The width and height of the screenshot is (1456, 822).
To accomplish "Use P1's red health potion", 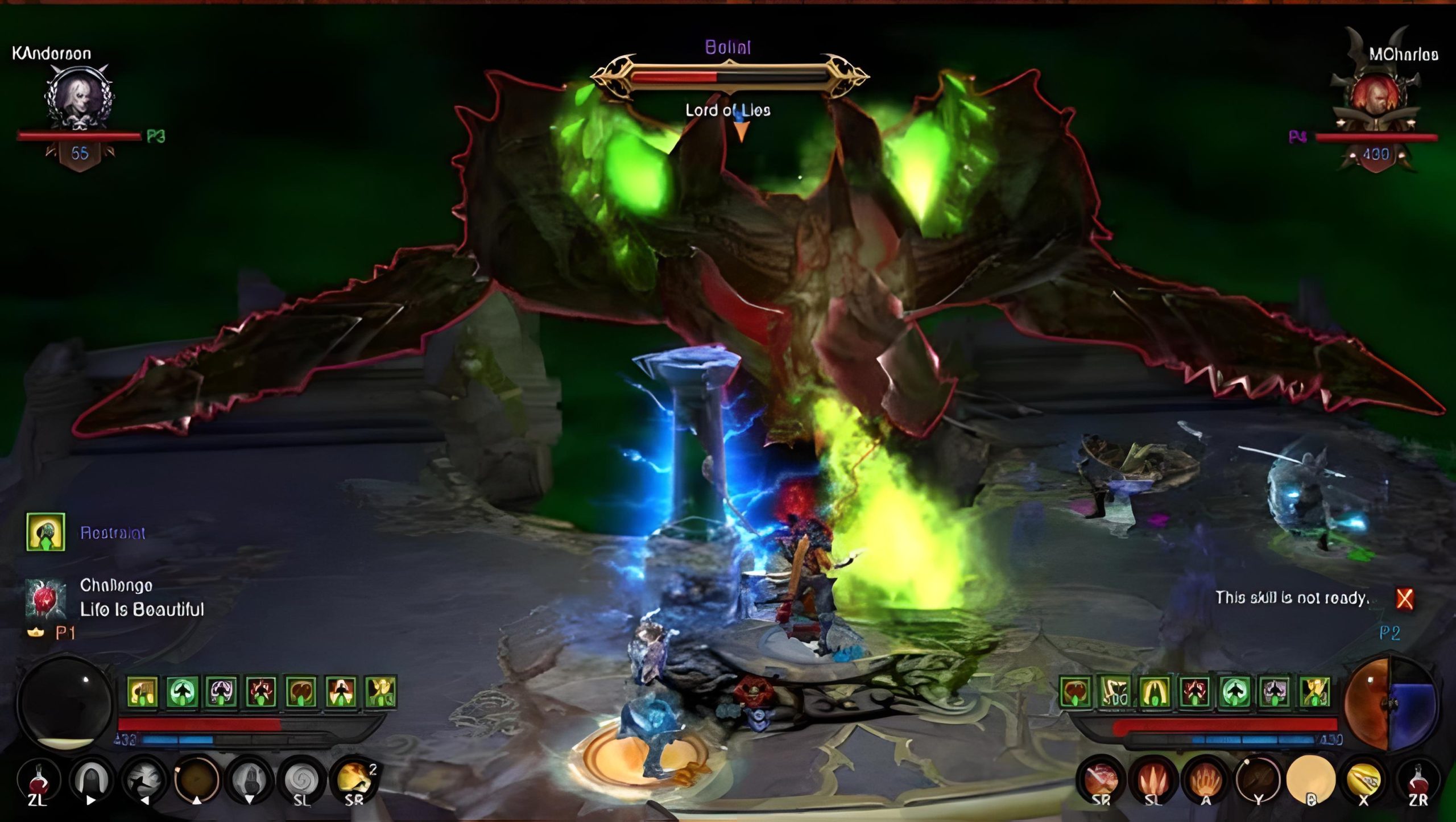I will 38,780.
